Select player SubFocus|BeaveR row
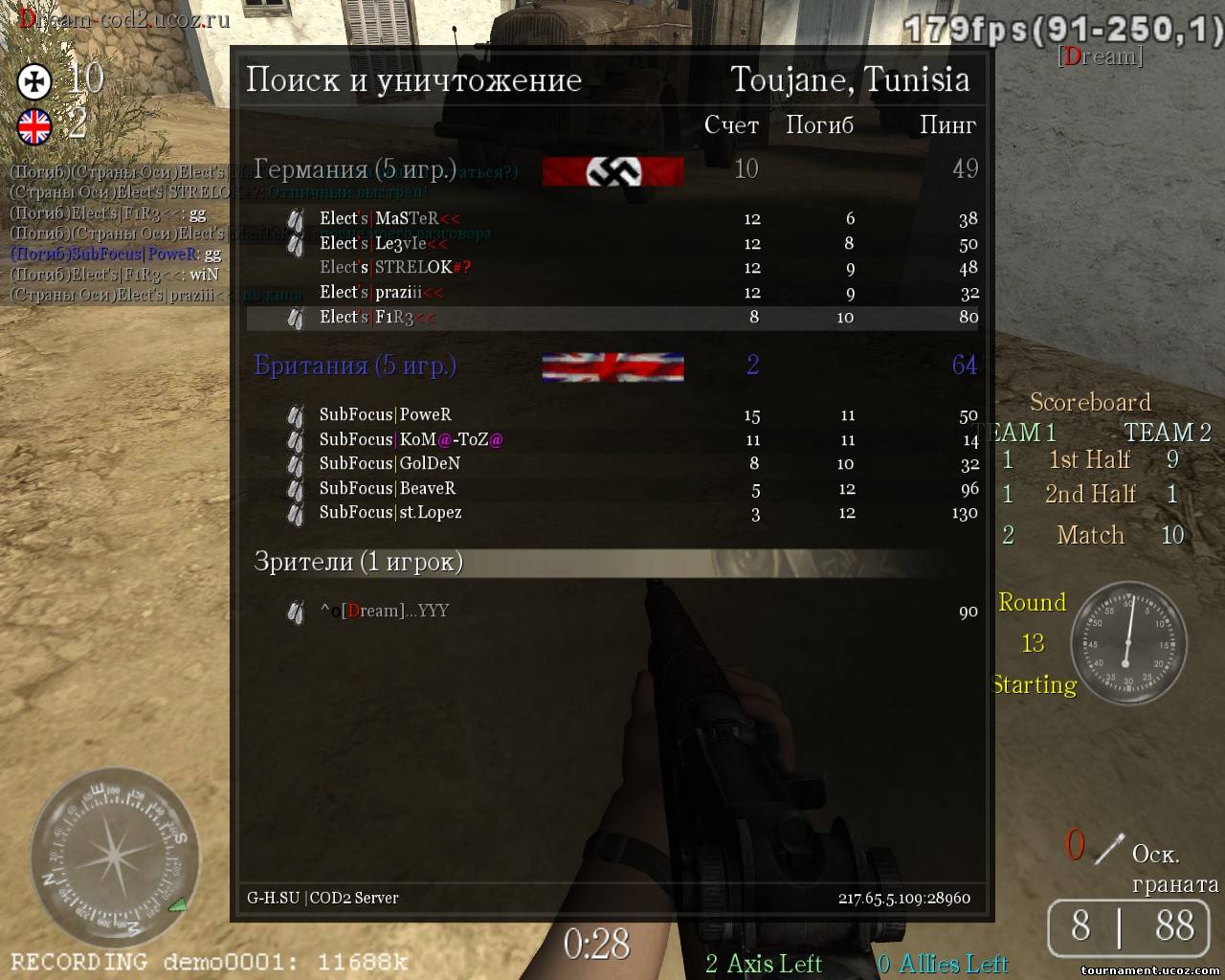The image size is (1225, 980). pyautogui.click(x=612, y=489)
